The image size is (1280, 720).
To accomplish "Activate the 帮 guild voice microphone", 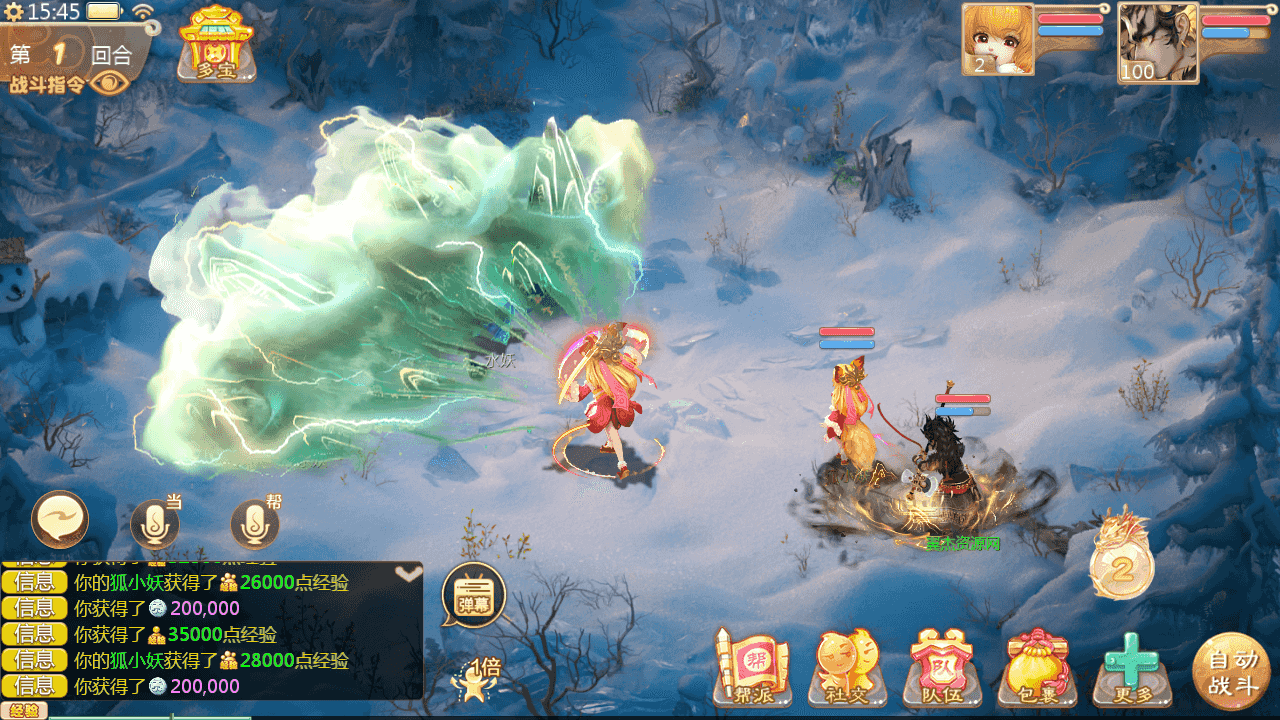I will point(254,524).
